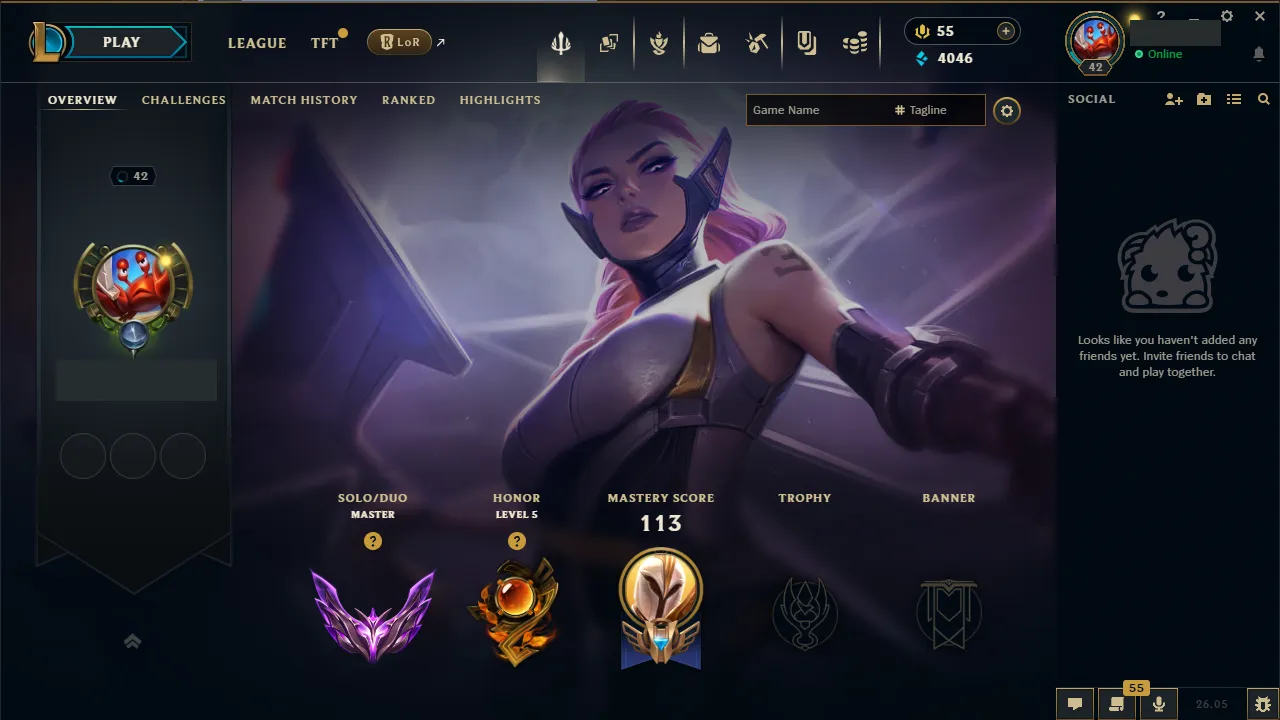This screenshot has height=720, width=1280.
Task: Open the TFT menu
Action: click(x=324, y=43)
